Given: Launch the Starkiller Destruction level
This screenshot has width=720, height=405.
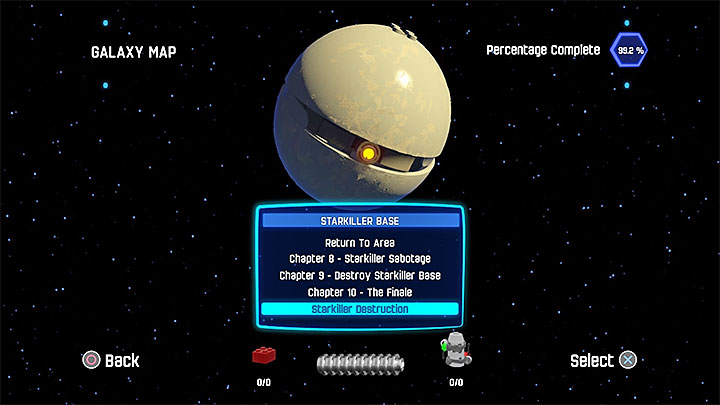Looking at the screenshot, I should tap(359, 309).
